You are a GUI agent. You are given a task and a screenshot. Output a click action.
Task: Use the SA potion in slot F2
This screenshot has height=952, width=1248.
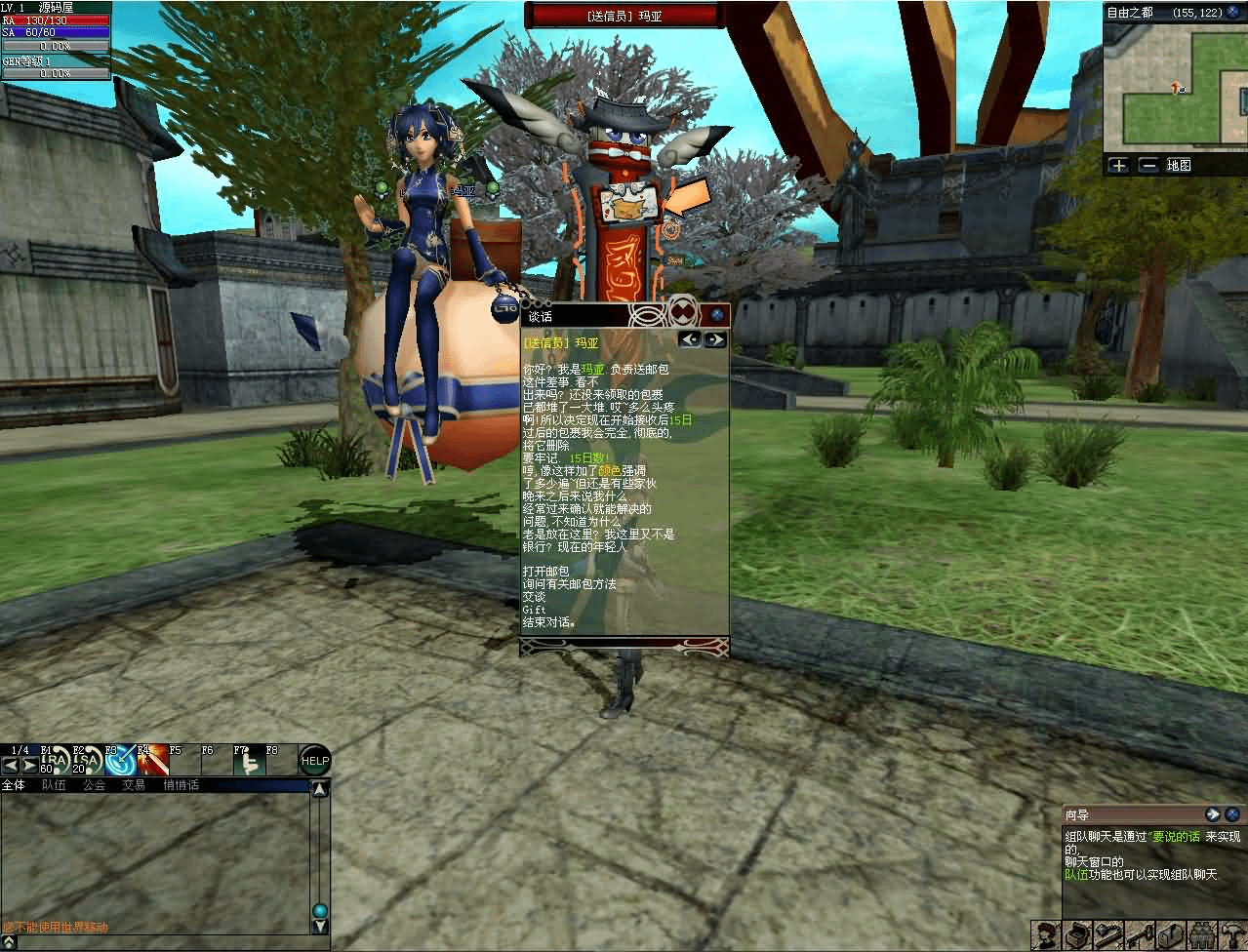[88, 762]
